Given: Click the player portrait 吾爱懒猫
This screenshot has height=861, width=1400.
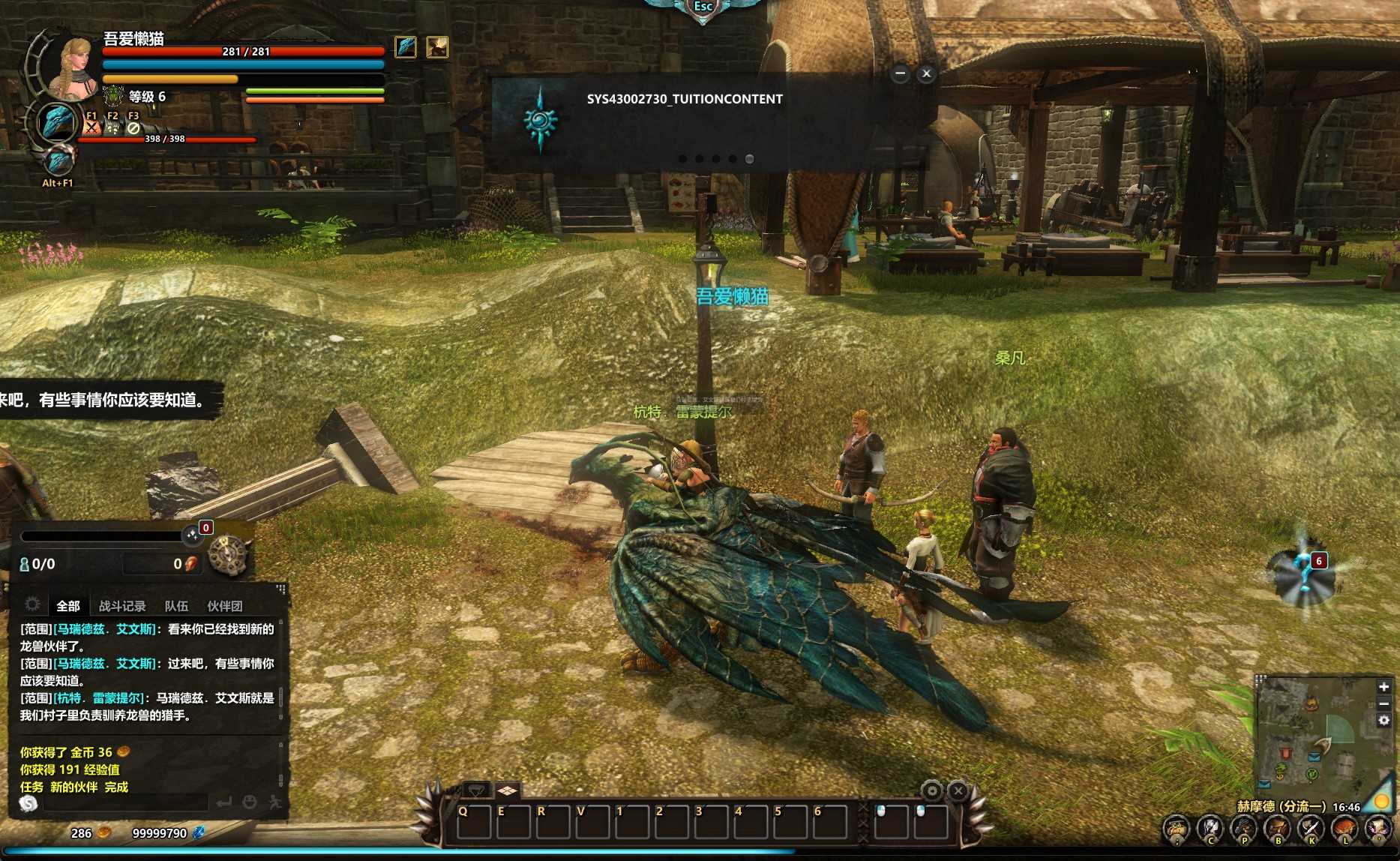Looking at the screenshot, I should (71, 66).
